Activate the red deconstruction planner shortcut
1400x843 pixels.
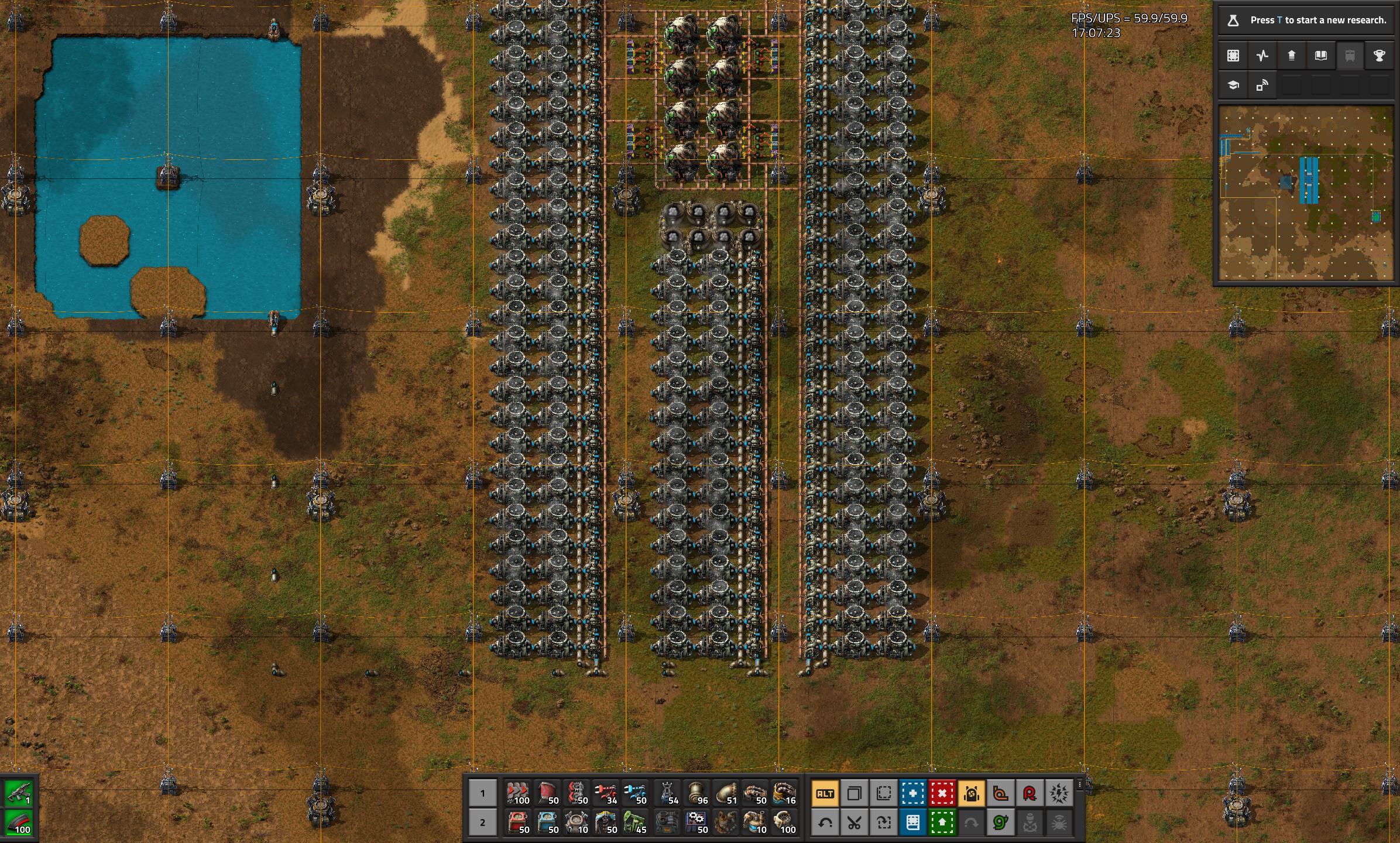click(x=942, y=794)
